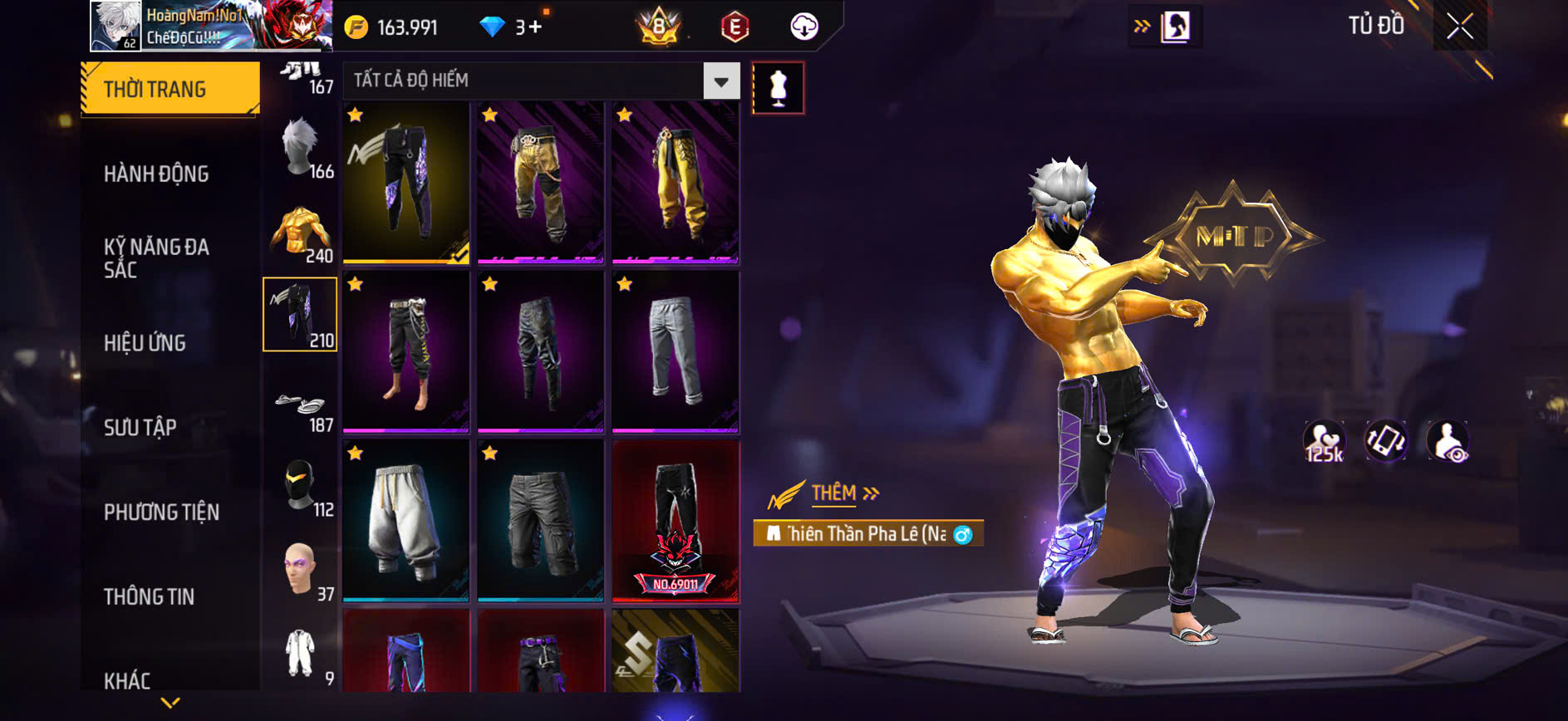This screenshot has height=721, width=1568.
Task: Open the SƯU TẬP category
Action: pyautogui.click(x=142, y=427)
